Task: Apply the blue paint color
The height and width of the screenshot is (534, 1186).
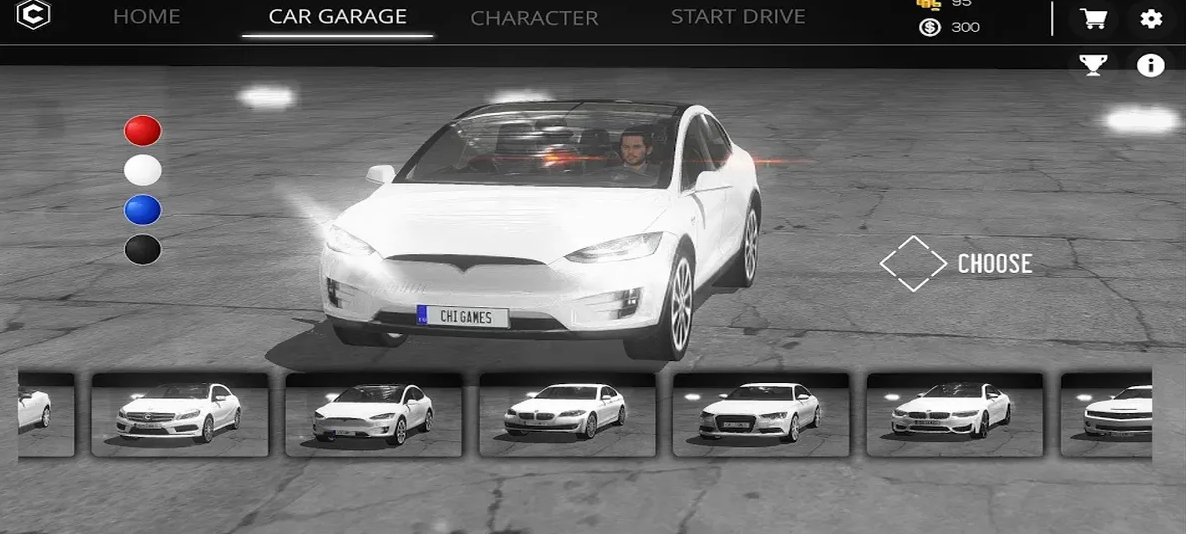Action: point(143,210)
